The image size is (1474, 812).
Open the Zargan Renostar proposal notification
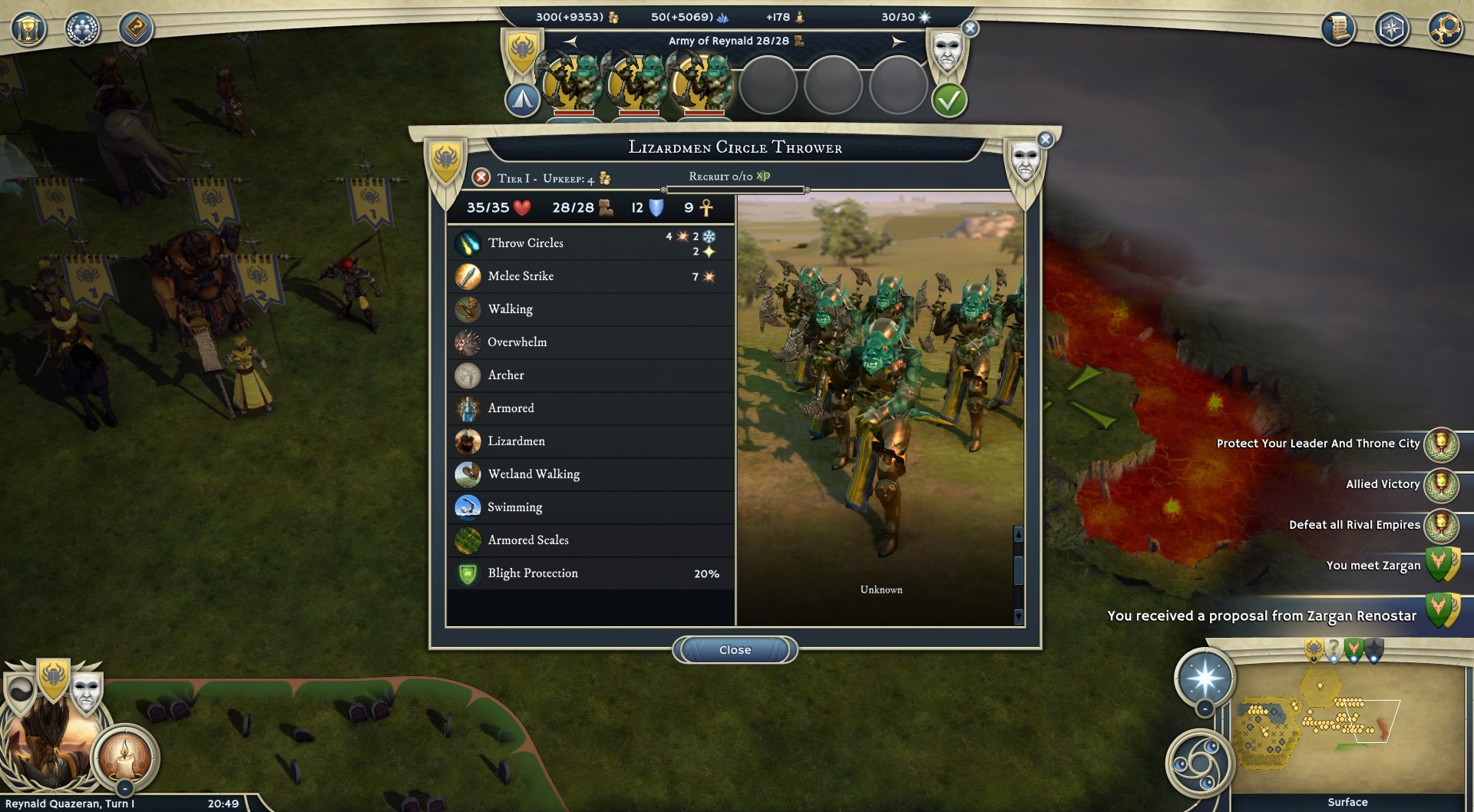[1263, 616]
